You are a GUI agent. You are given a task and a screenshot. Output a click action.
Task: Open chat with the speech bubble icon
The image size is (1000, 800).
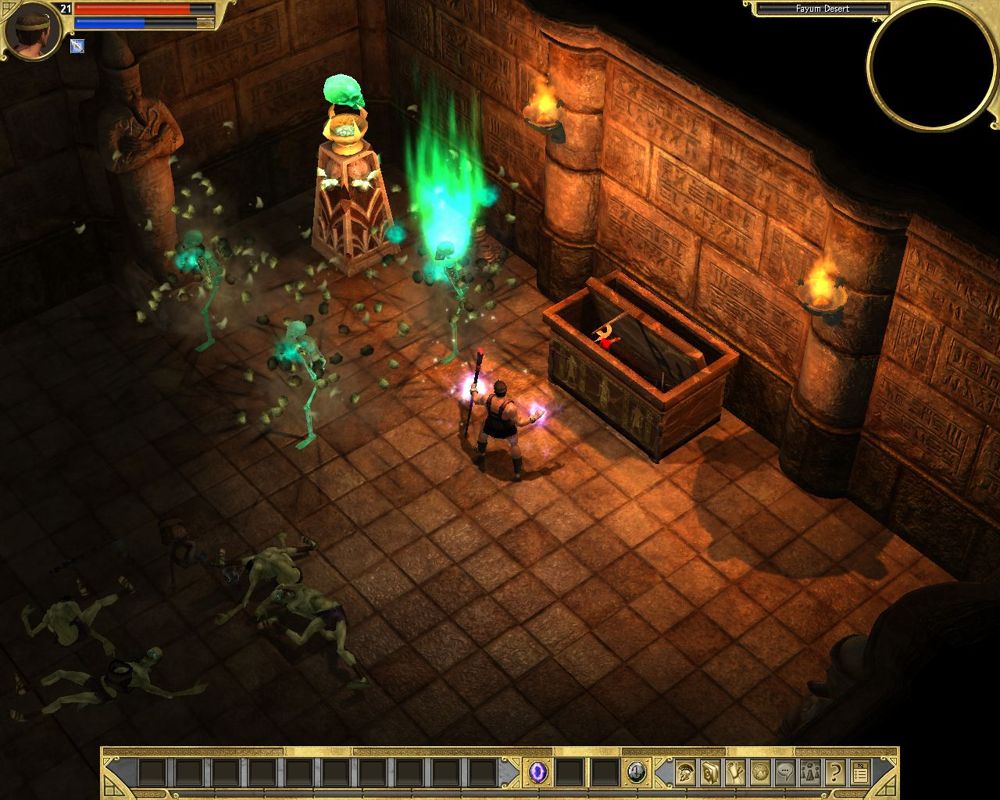point(785,772)
